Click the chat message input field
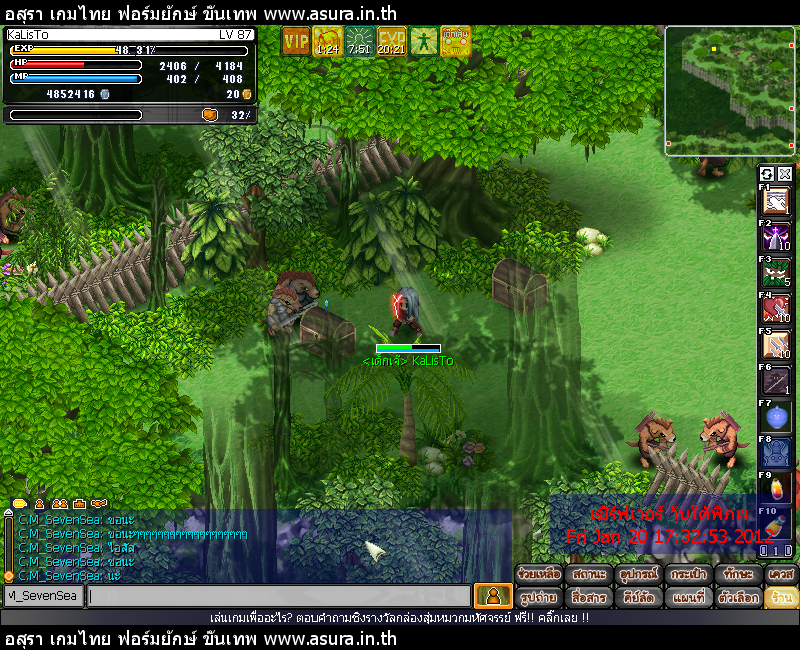The width and height of the screenshot is (800, 650). click(278, 596)
